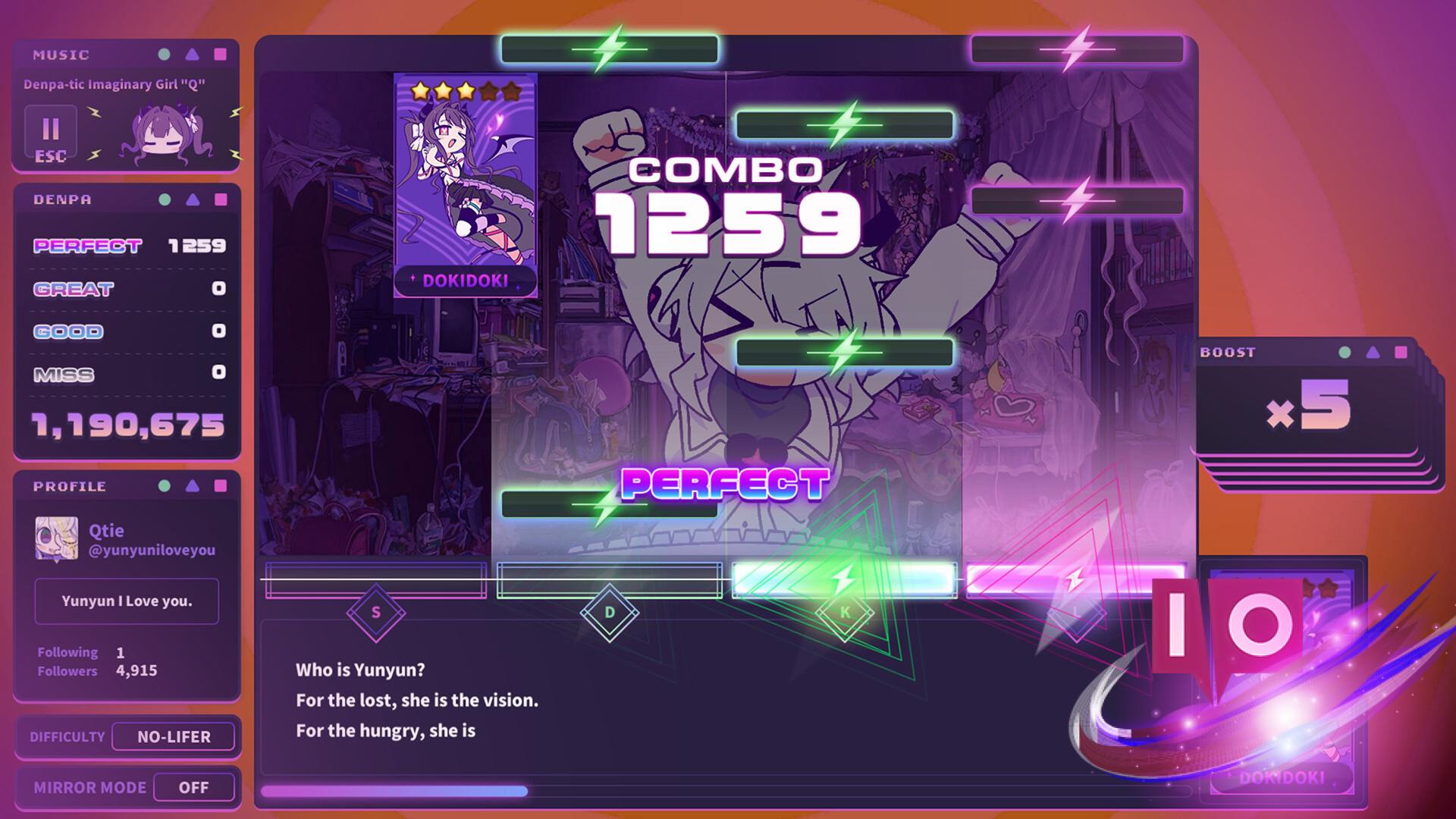Toggle the purple triangle on the BOOST panel
The image size is (1456, 819).
tap(1373, 352)
